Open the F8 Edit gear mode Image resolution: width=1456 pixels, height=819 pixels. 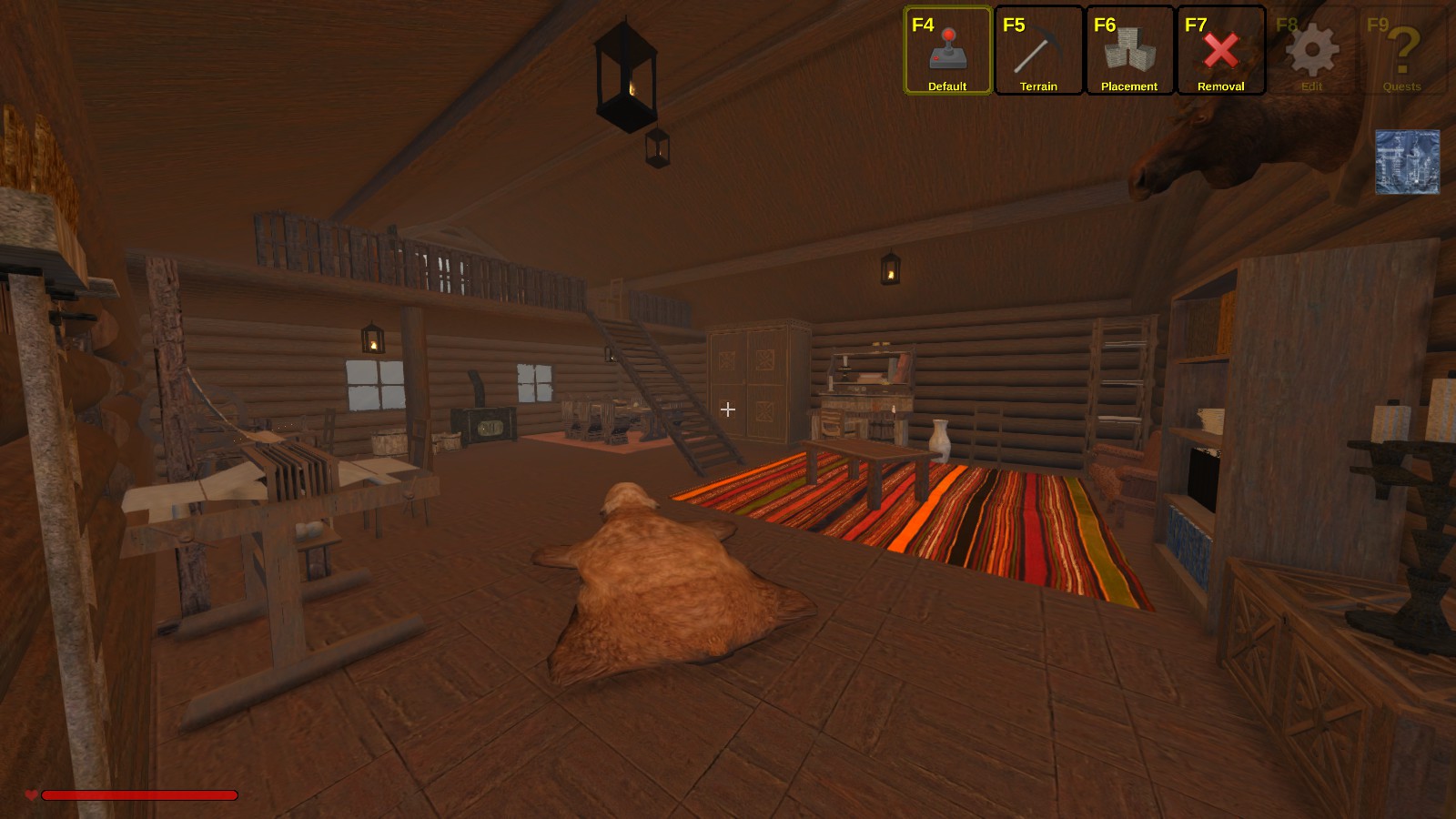1311,51
